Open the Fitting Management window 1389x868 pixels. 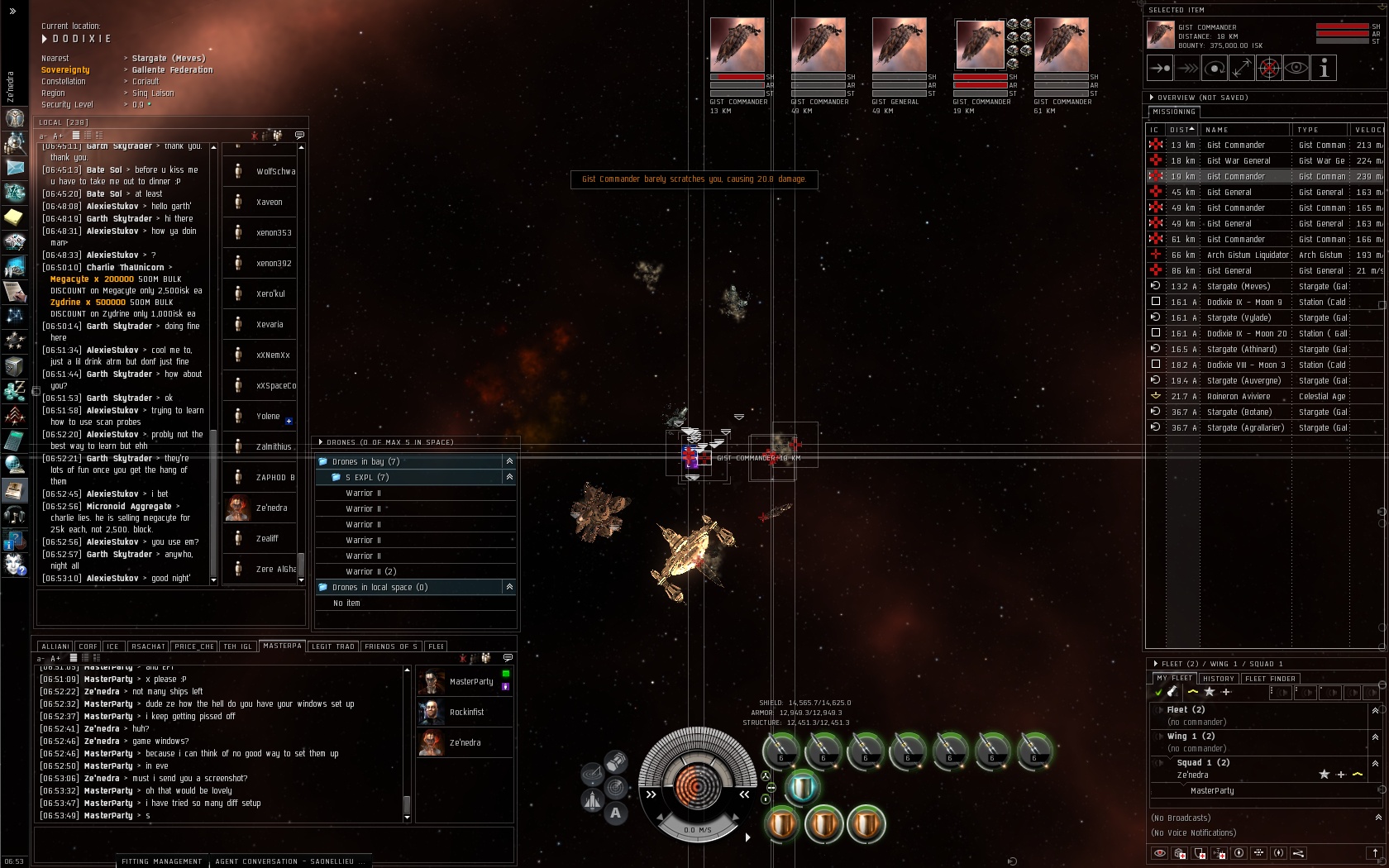coord(161,861)
